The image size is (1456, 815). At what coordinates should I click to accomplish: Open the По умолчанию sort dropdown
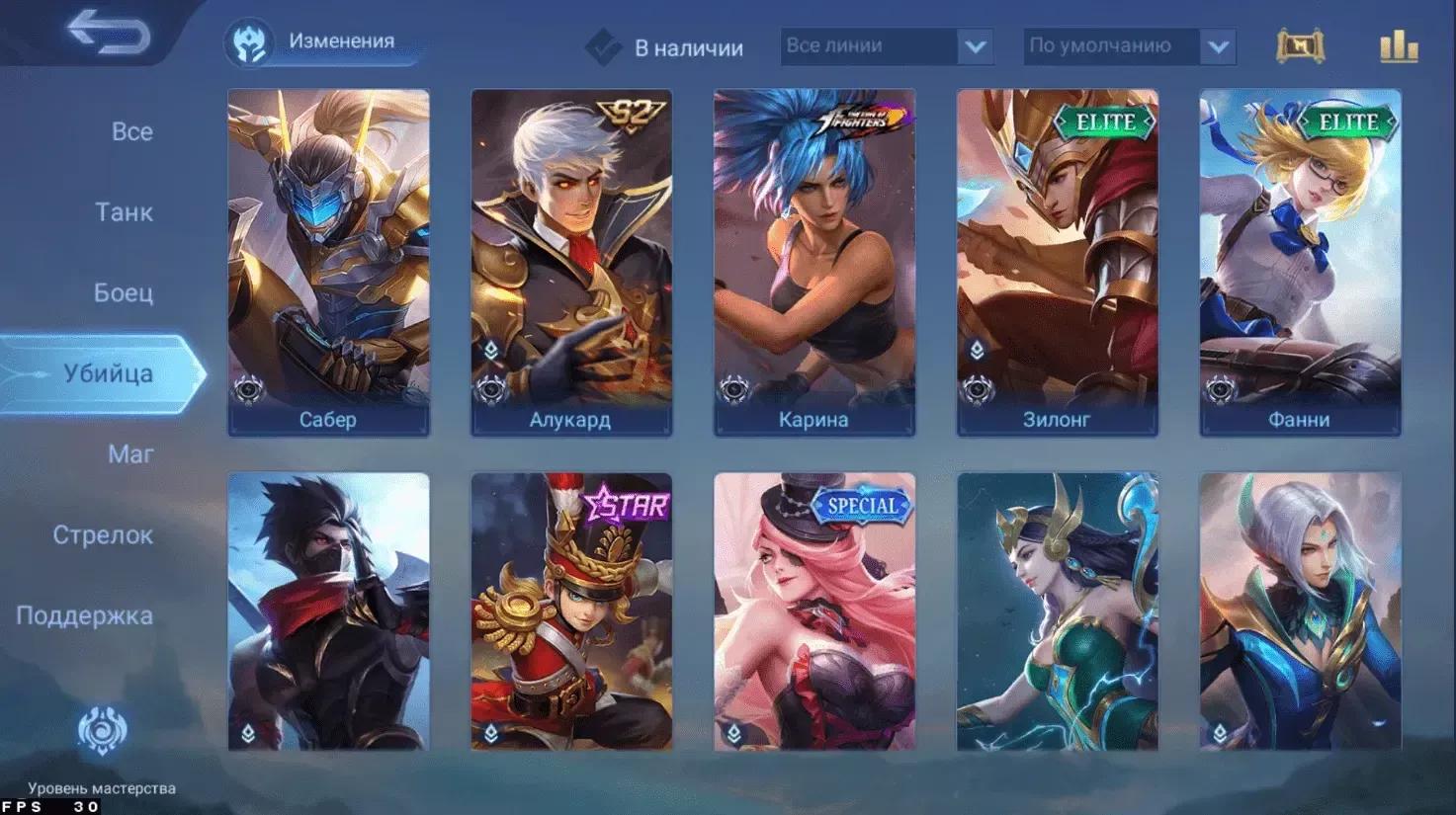click(x=1129, y=46)
